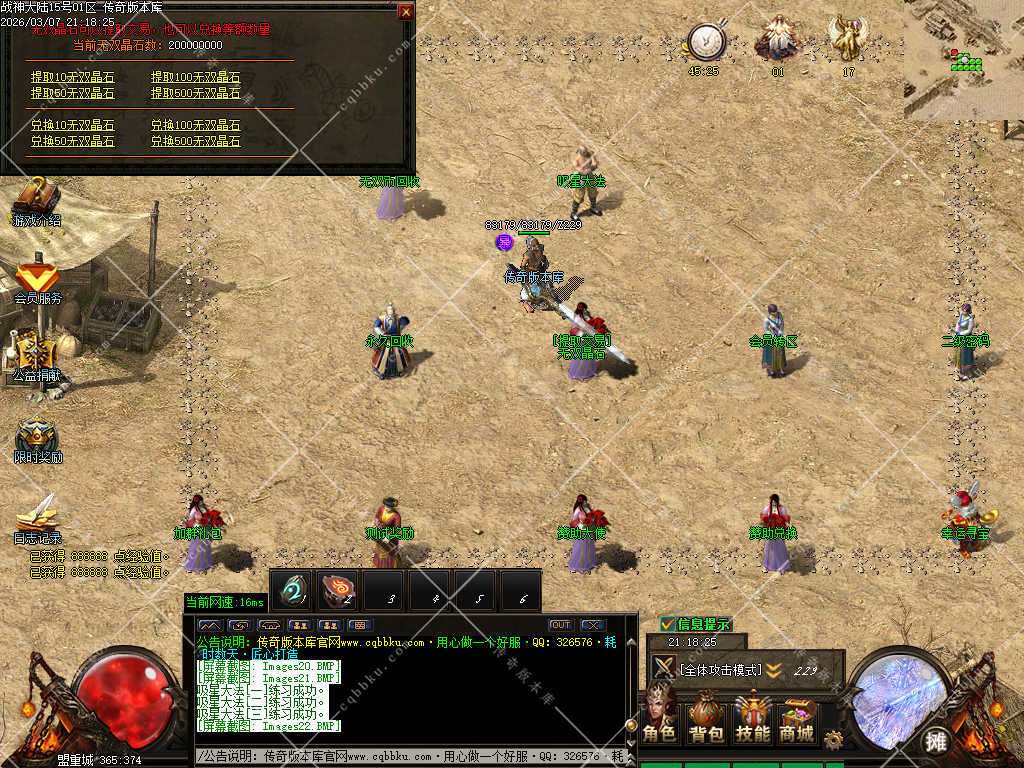Choose 兑换50无双晶石 option

point(72,142)
